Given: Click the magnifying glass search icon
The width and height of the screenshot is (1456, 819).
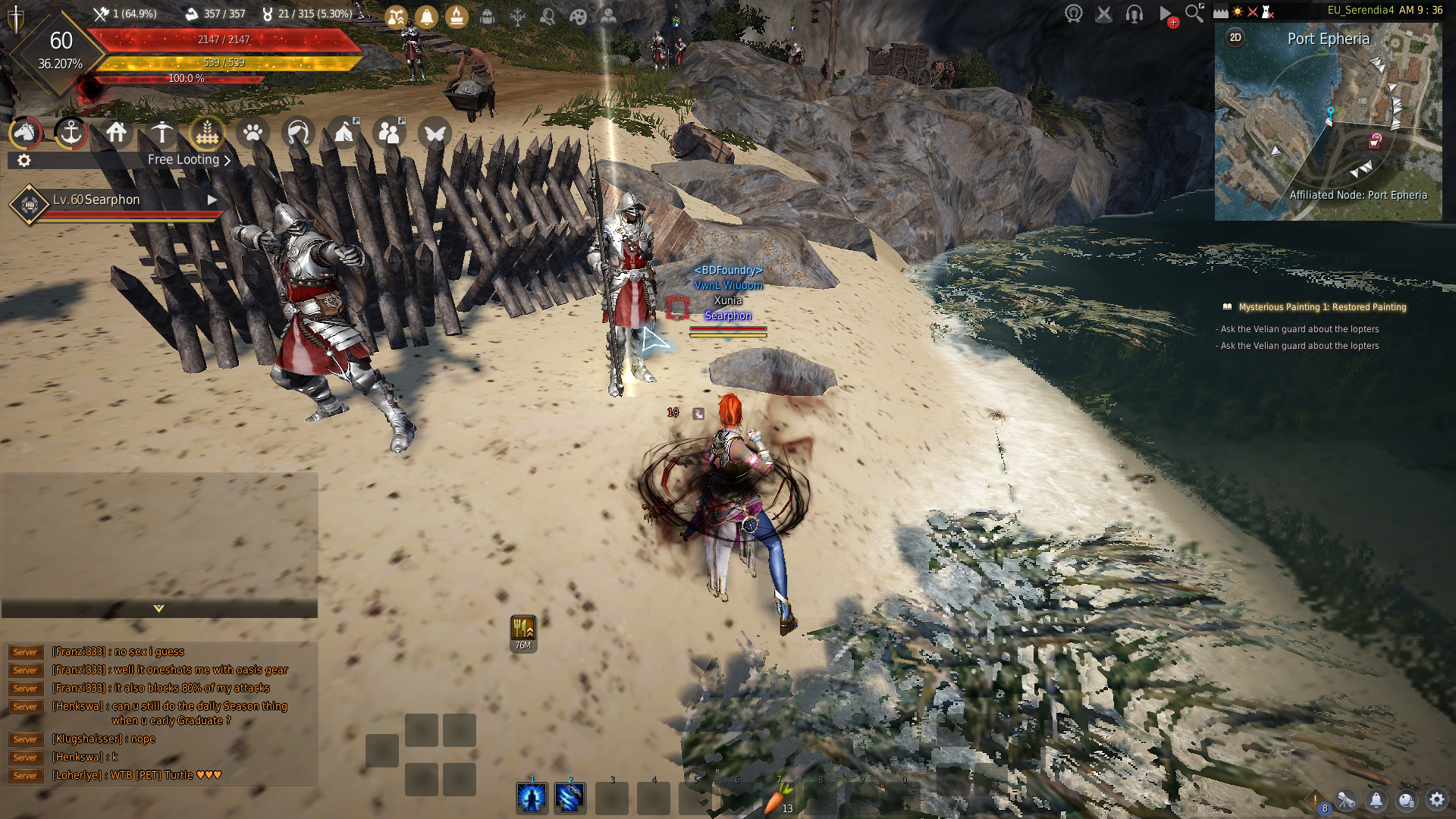Looking at the screenshot, I should (1194, 14).
